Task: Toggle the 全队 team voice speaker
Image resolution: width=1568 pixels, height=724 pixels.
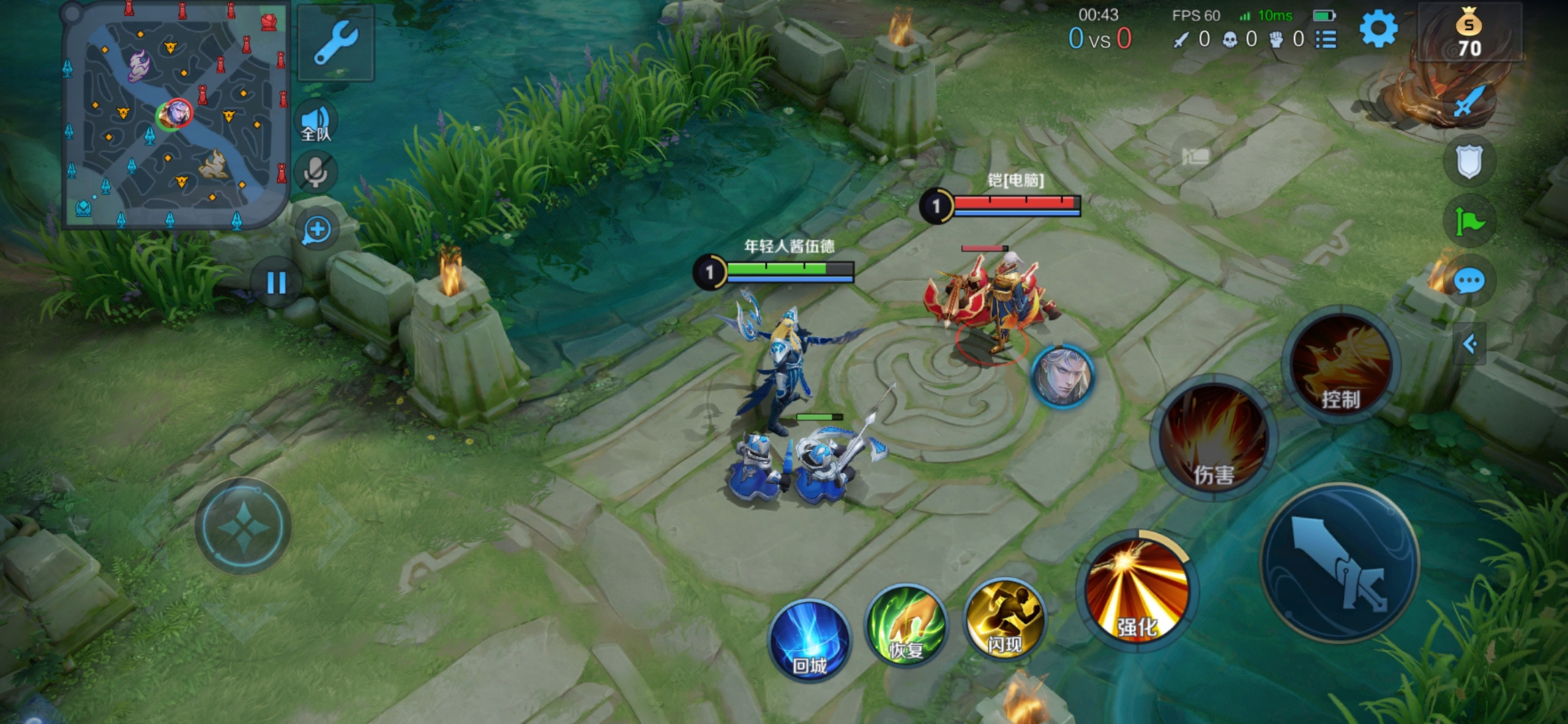Action: (316, 123)
